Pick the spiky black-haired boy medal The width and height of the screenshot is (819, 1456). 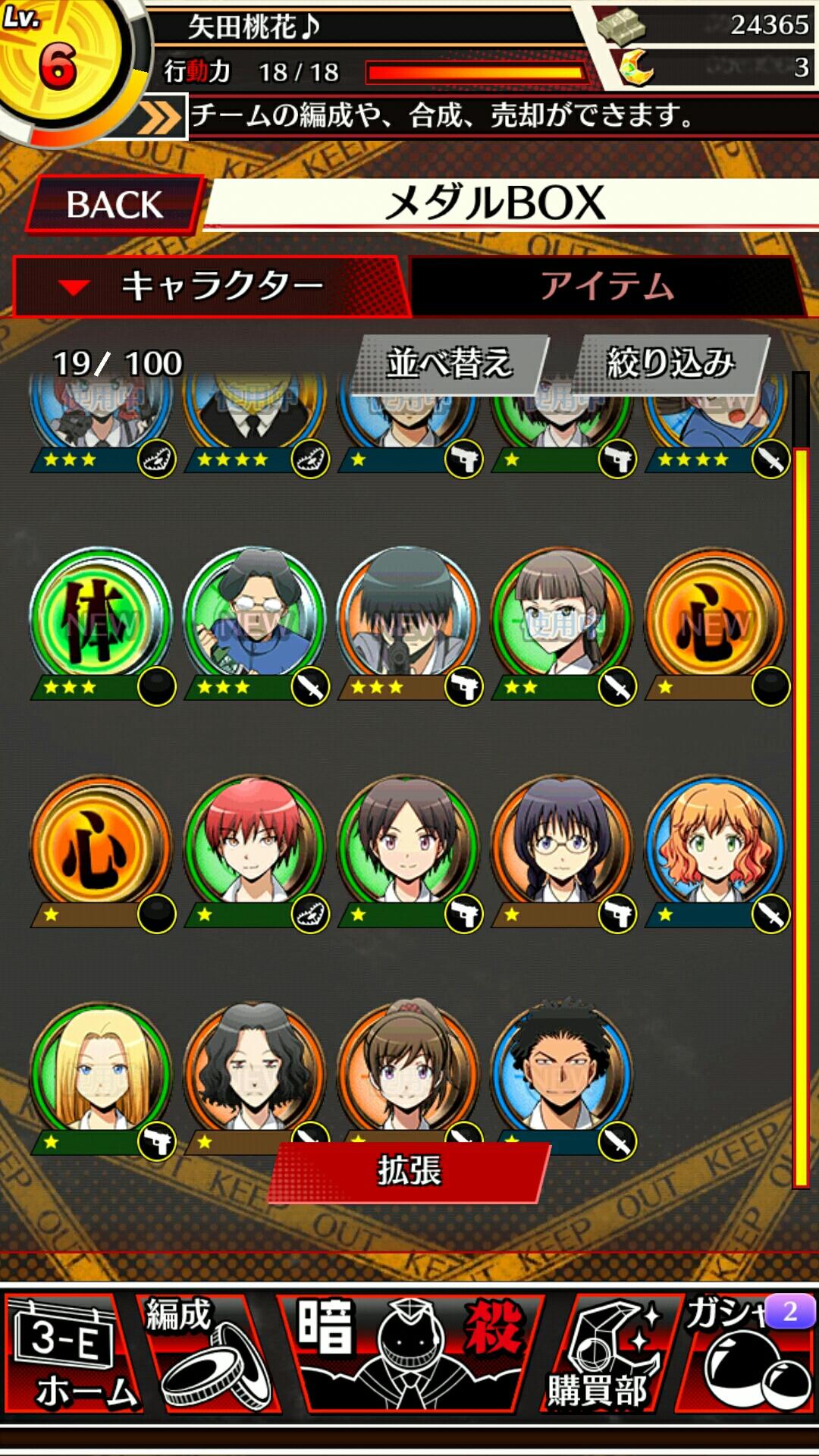click(x=562, y=1069)
